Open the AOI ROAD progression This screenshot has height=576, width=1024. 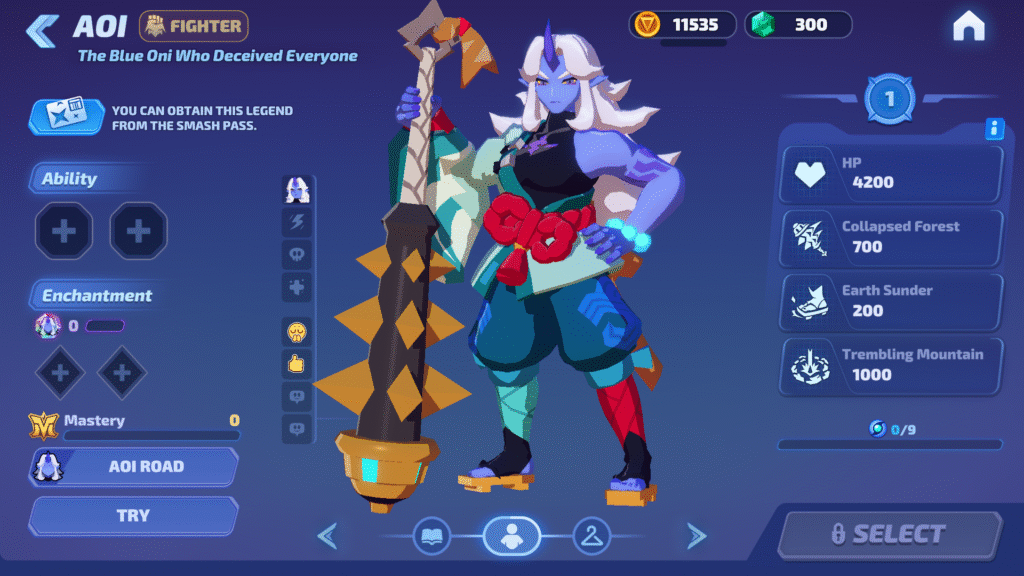(134, 466)
